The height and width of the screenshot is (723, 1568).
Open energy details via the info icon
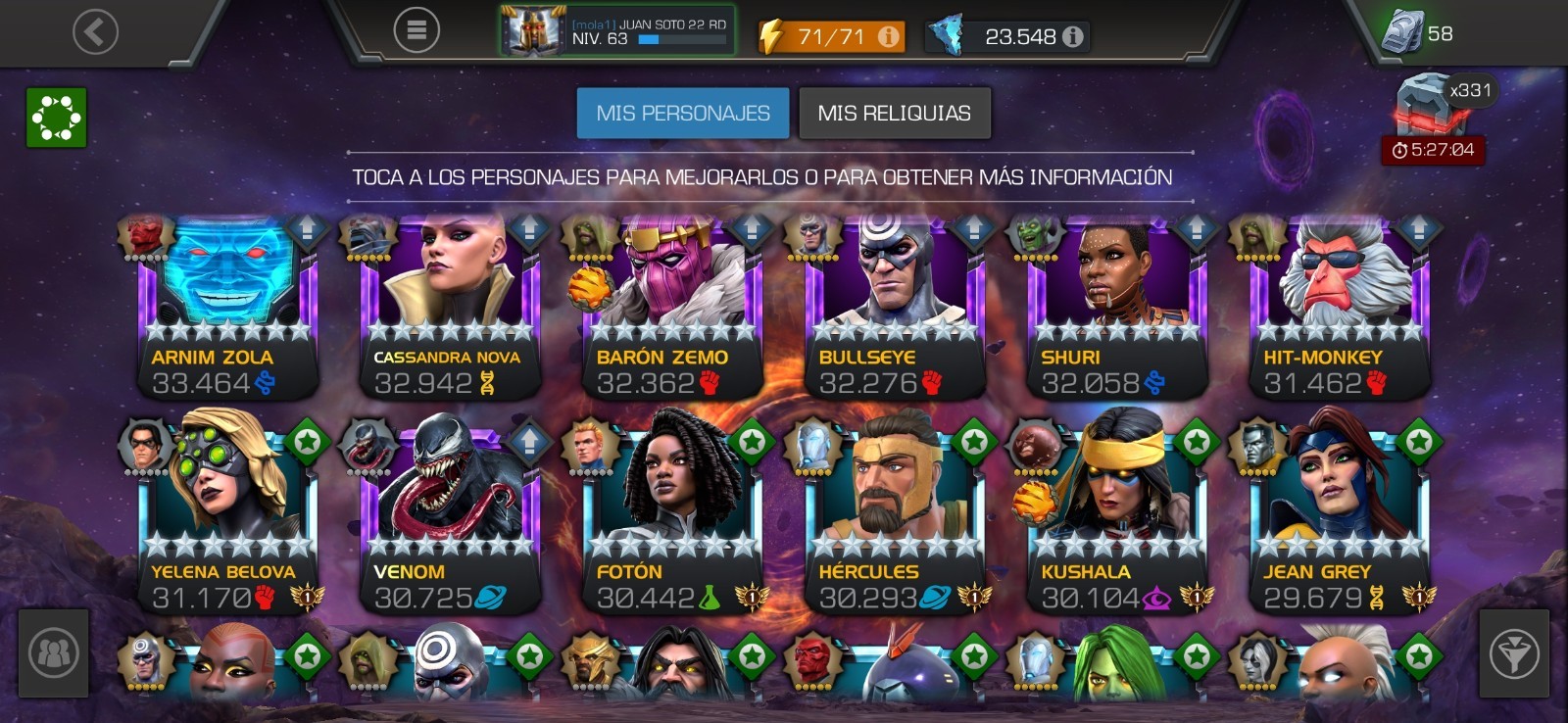click(888, 37)
